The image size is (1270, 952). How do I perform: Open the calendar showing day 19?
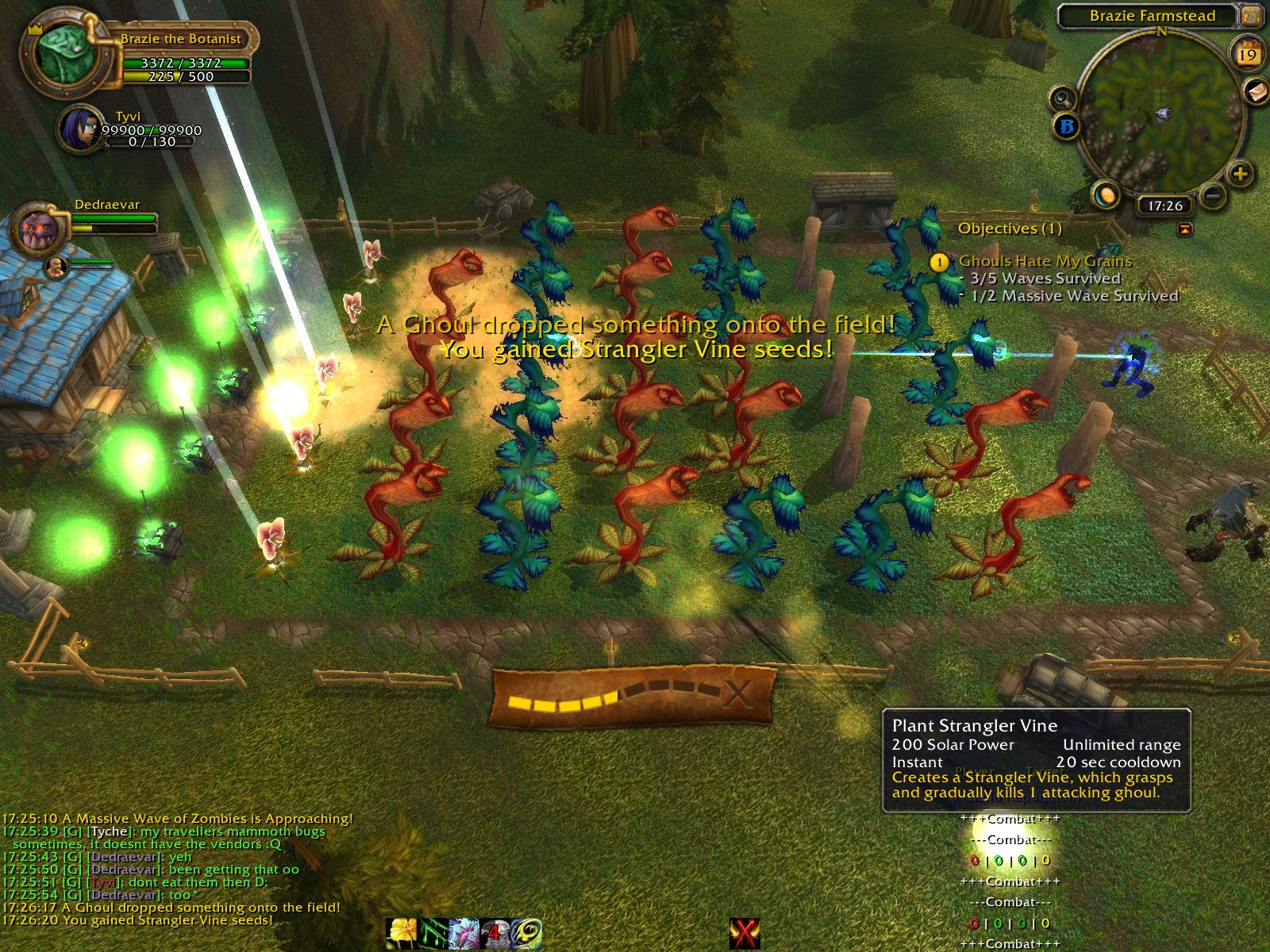(1248, 54)
